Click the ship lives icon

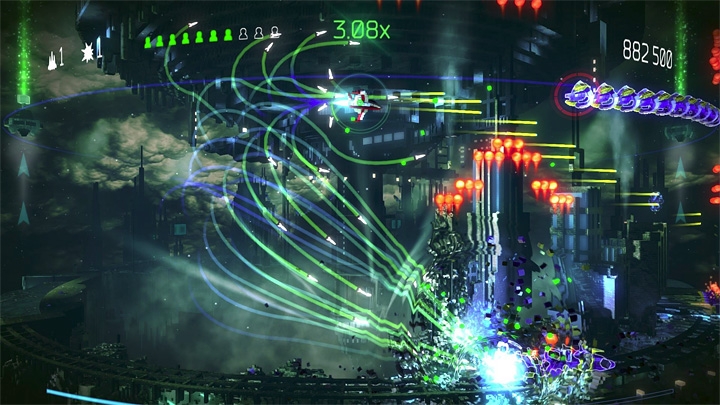coord(50,57)
